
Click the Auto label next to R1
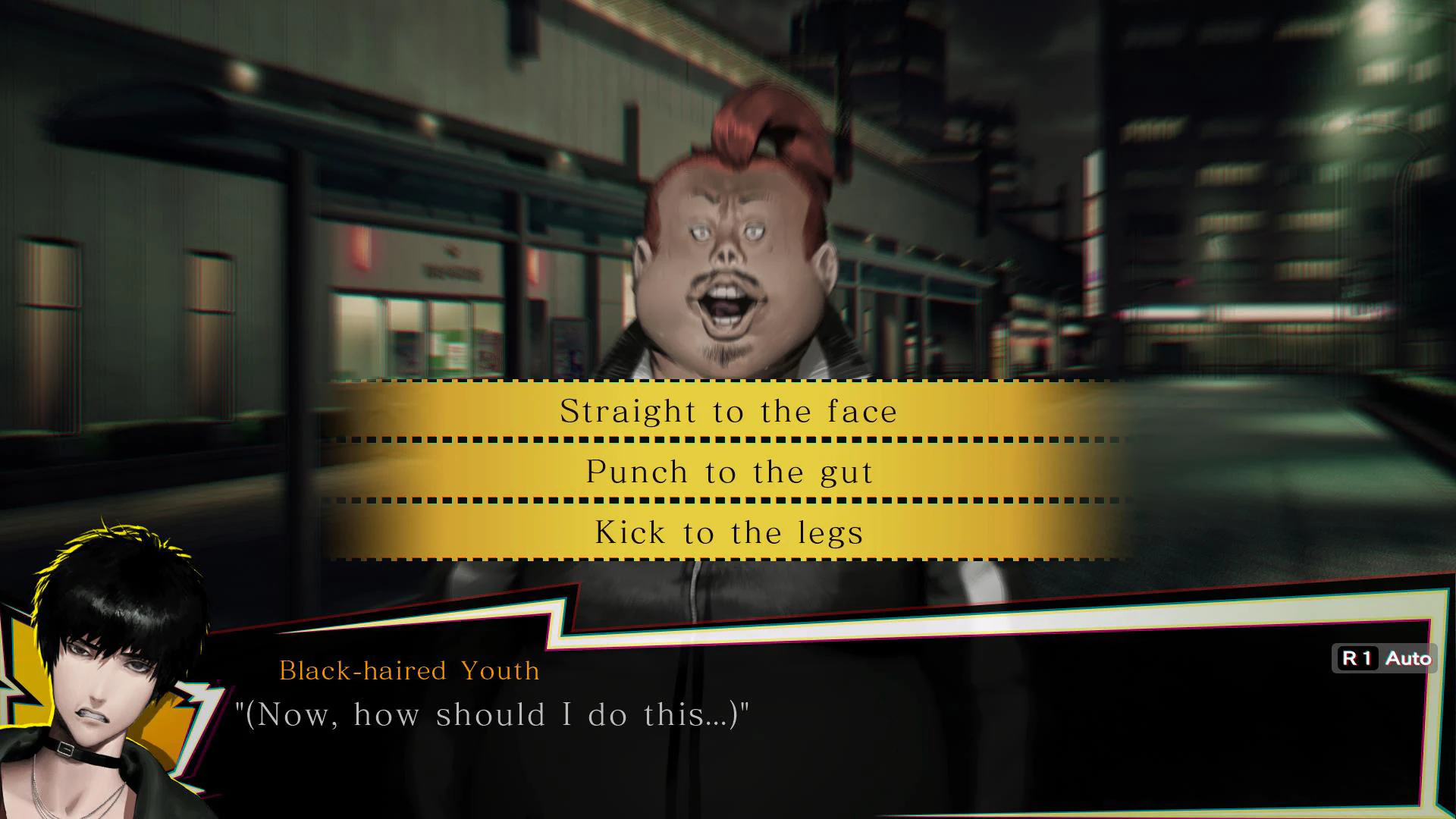(x=1410, y=658)
